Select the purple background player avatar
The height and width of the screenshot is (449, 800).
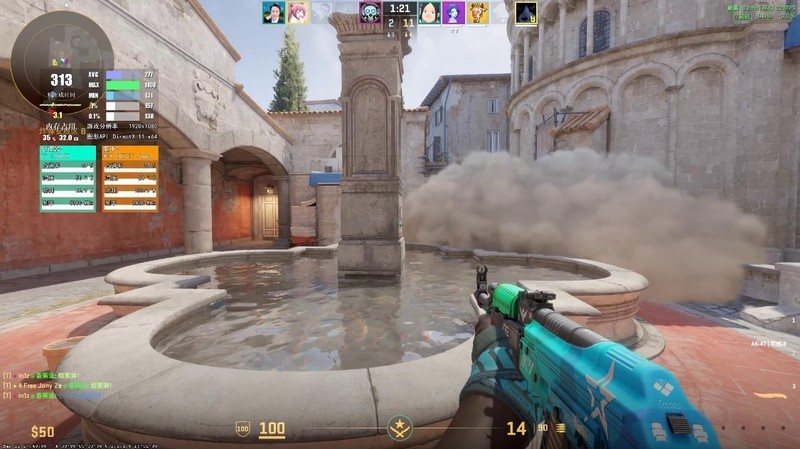[453, 12]
